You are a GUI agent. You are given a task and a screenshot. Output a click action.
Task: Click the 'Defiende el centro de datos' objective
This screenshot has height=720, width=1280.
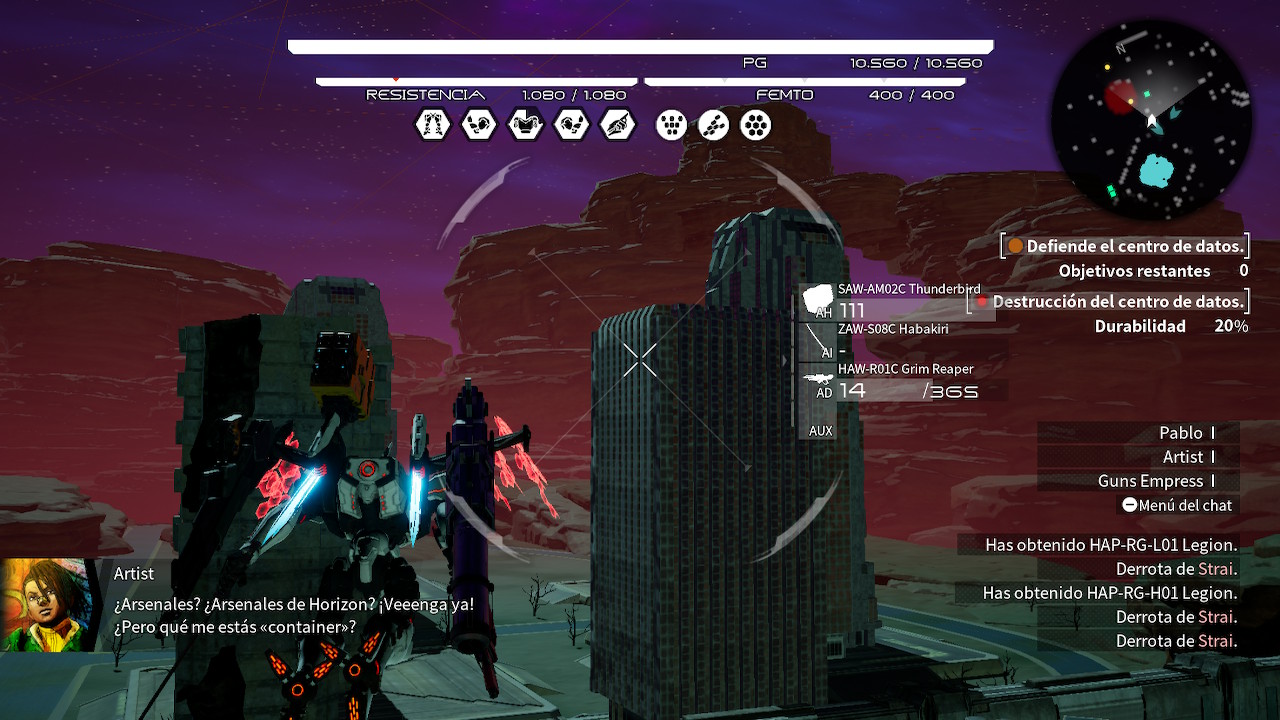(x=1126, y=246)
